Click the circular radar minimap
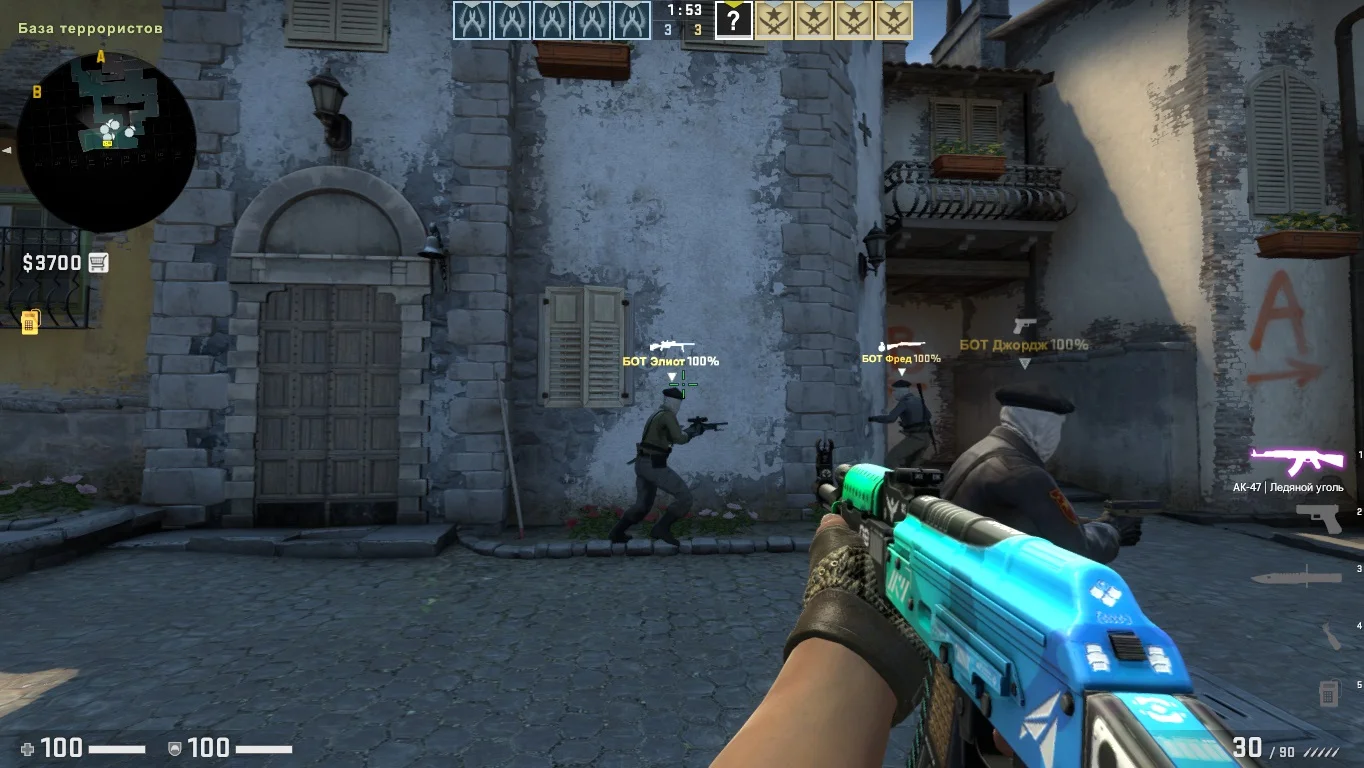The height and width of the screenshot is (768, 1364). pyautogui.click(x=106, y=140)
